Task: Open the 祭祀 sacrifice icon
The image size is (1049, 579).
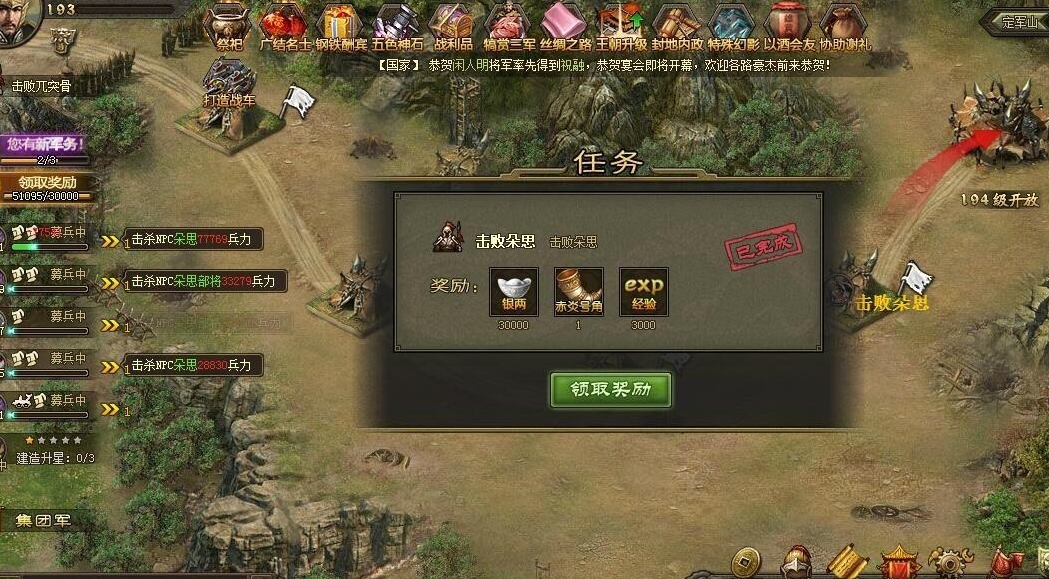Action: [x=229, y=24]
